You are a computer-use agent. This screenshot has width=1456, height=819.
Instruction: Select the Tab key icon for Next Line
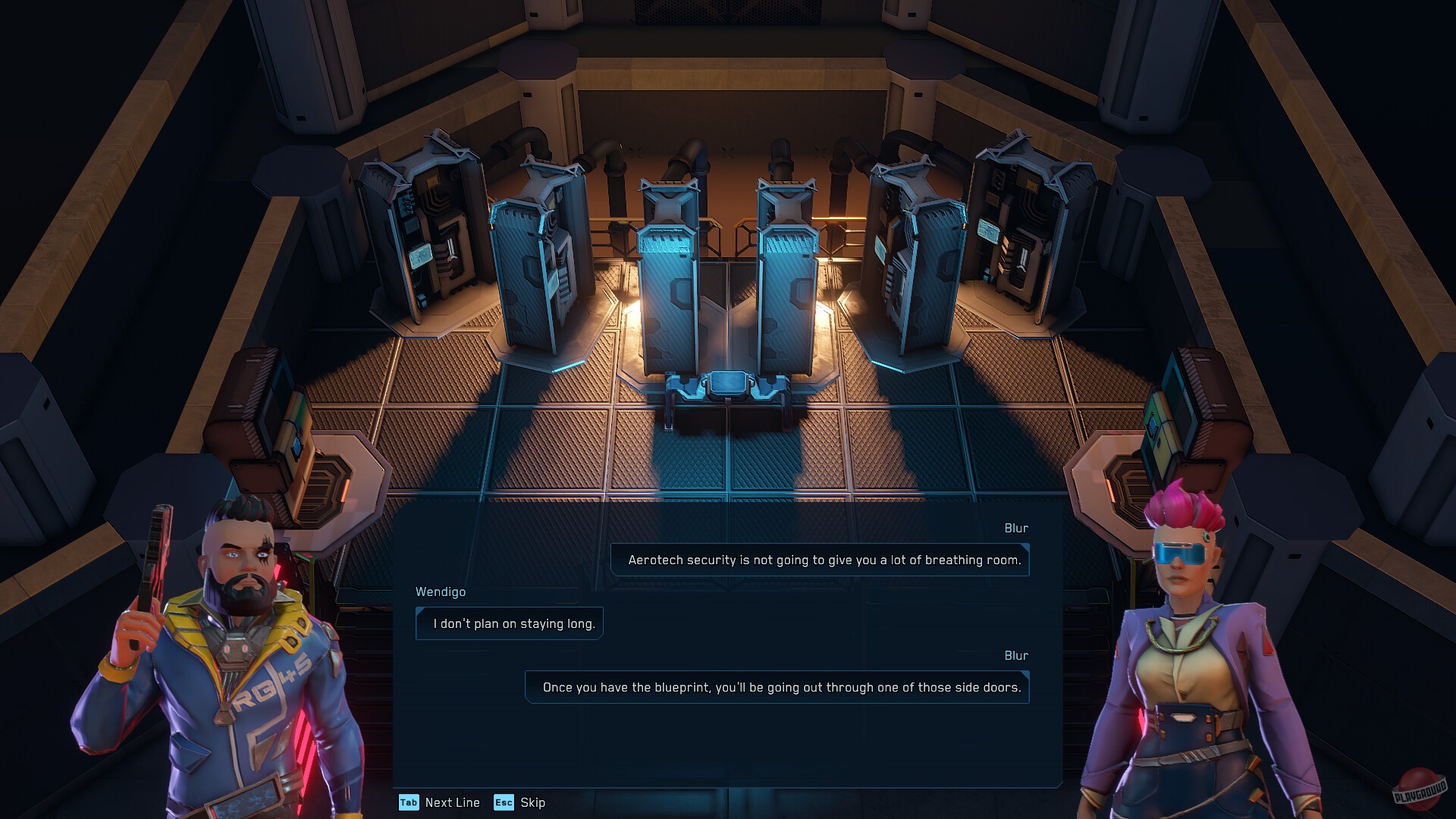point(409,802)
